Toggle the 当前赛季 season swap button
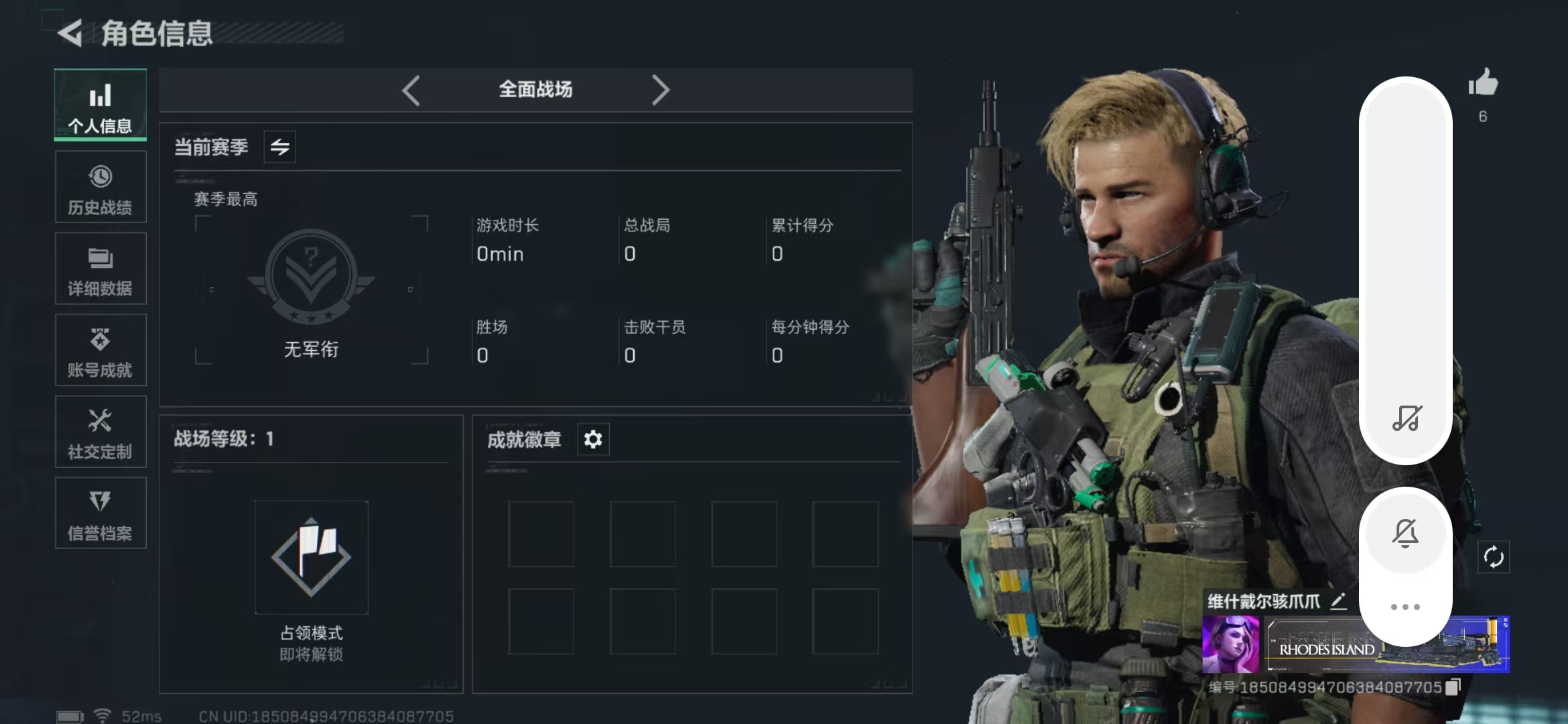 click(280, 147)
